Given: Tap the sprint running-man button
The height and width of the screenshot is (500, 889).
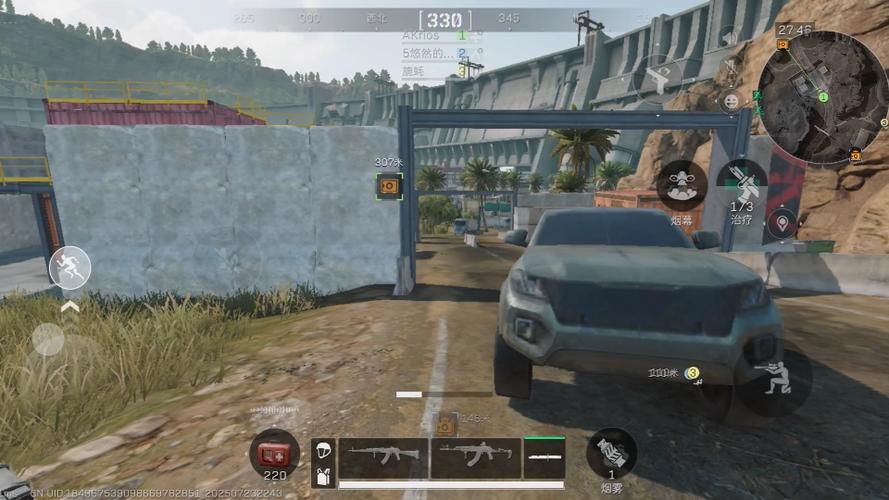Looking at the screenshot, I should [x=70, y=268].
